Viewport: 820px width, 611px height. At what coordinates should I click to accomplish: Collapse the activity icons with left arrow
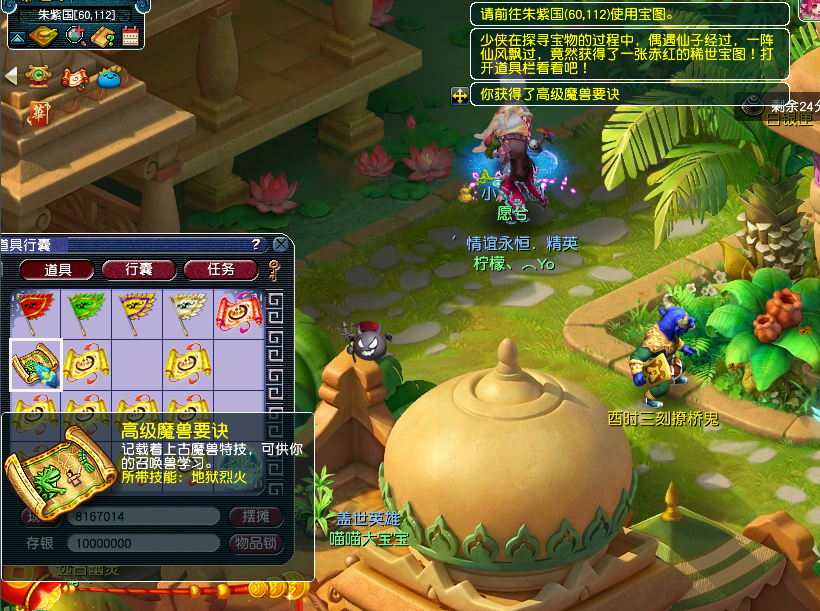(11, 76)
